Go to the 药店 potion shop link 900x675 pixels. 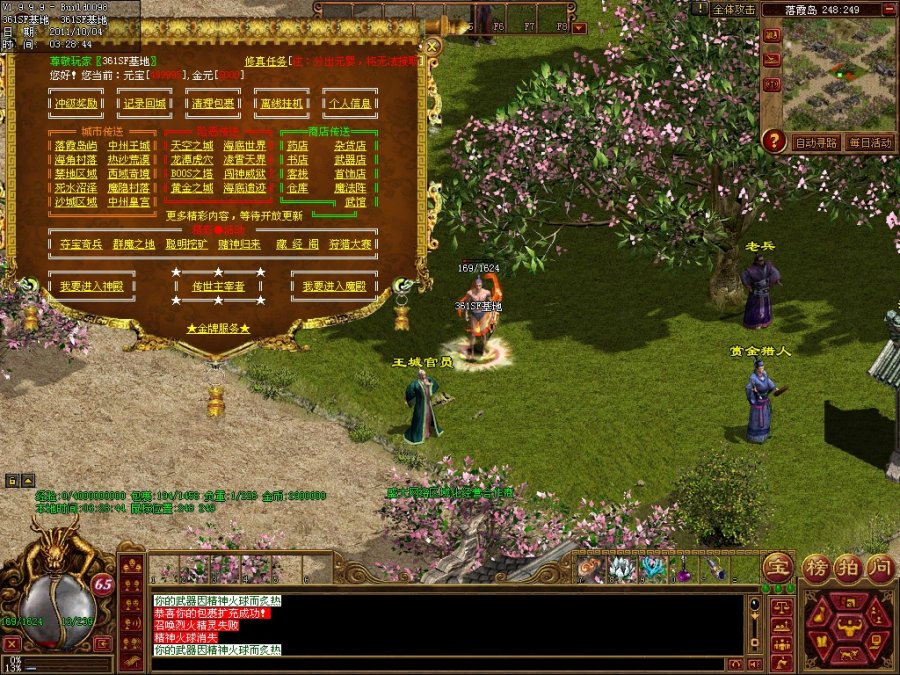298,146
